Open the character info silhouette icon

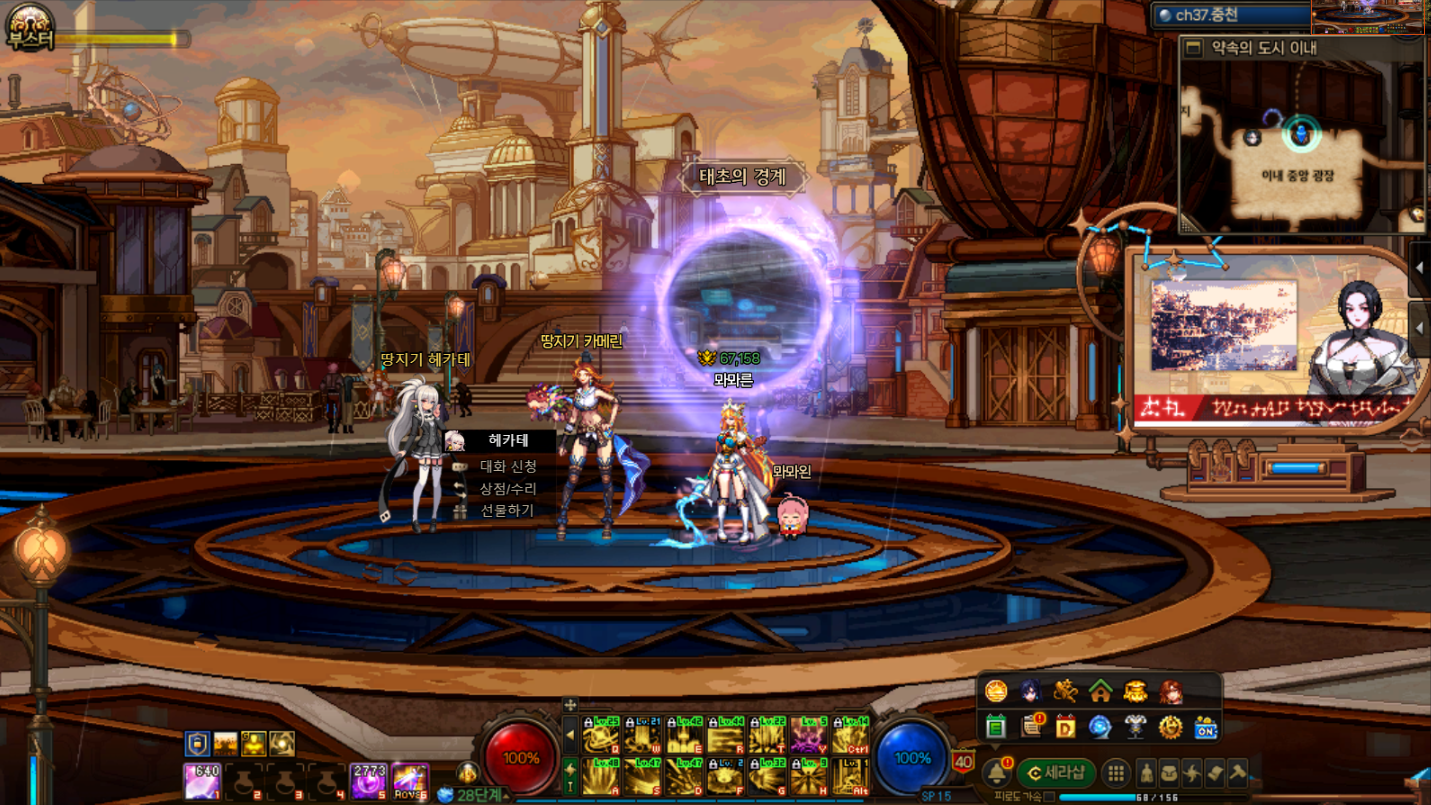tap(1146, 773)
